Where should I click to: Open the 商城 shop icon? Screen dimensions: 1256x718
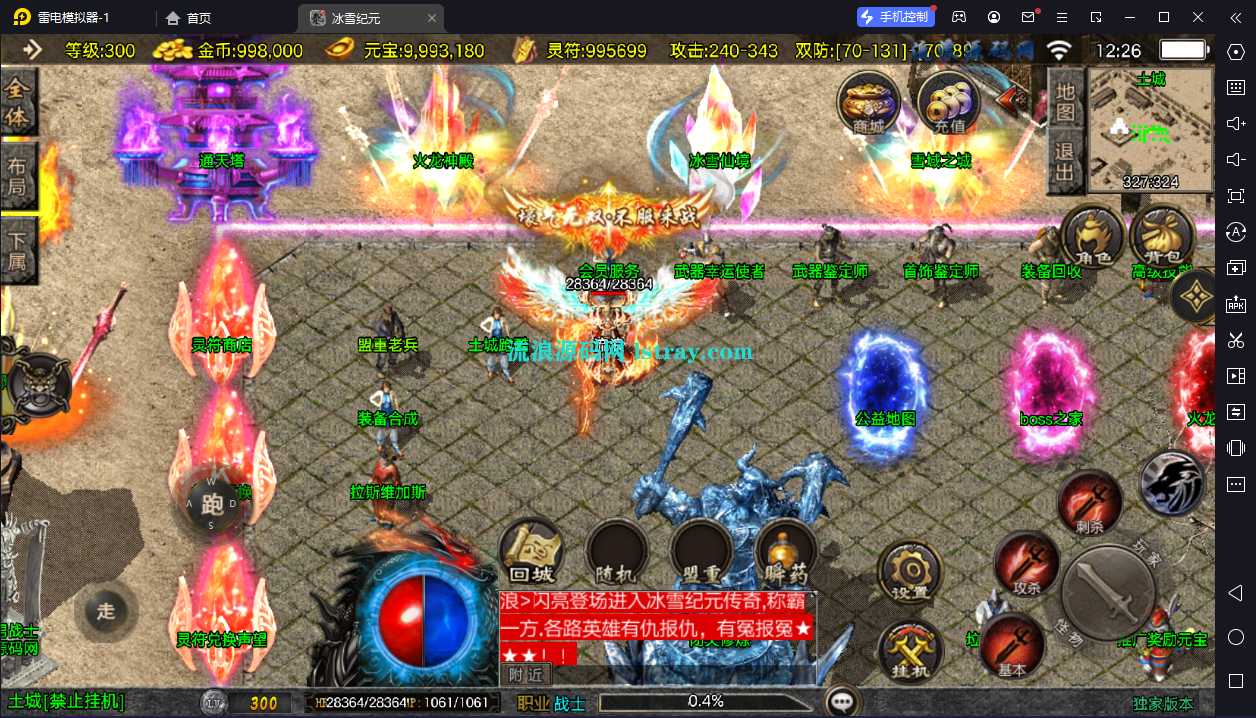(x=868, y=104)
